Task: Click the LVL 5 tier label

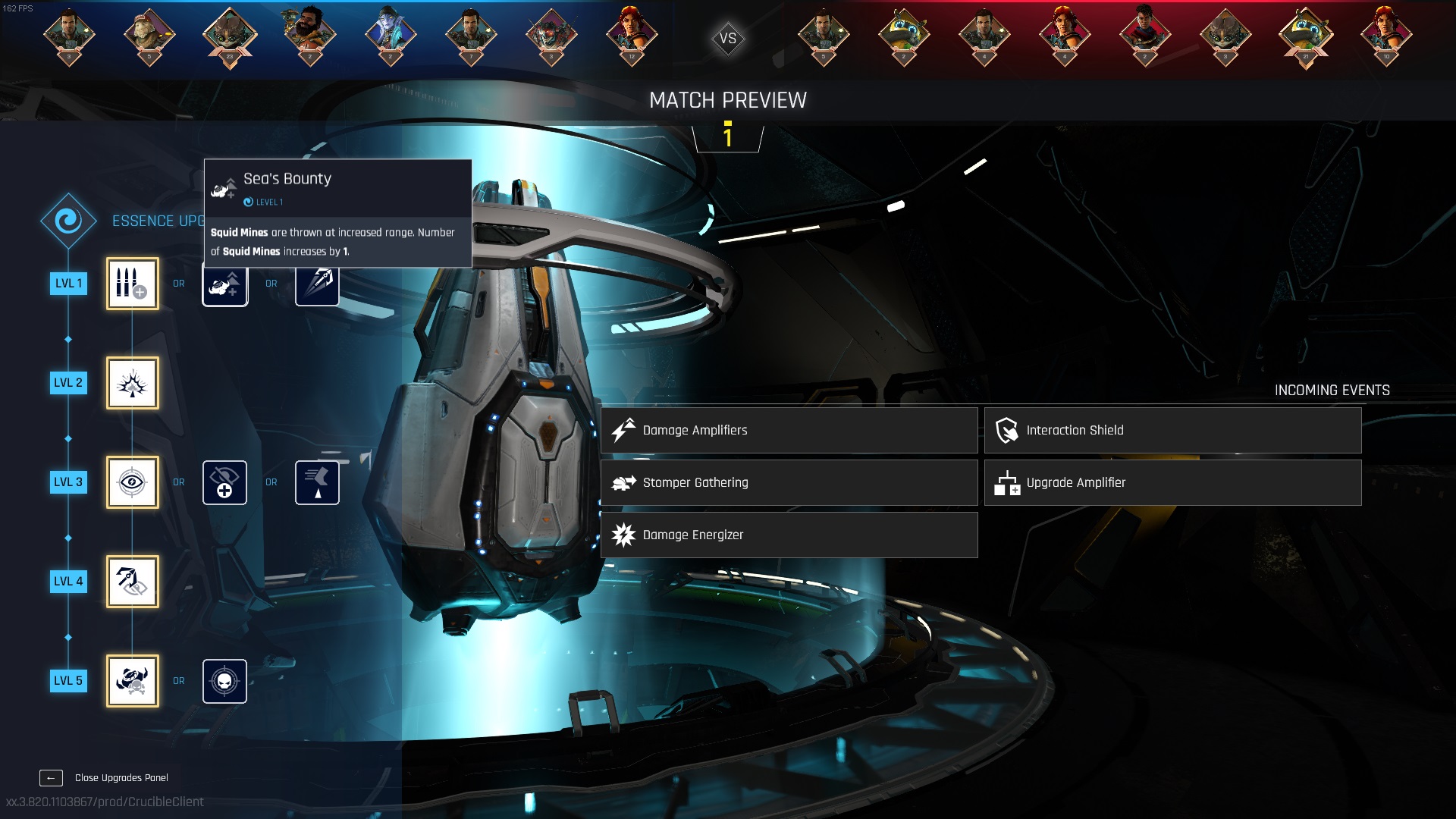Action: [x=68, y=681]
